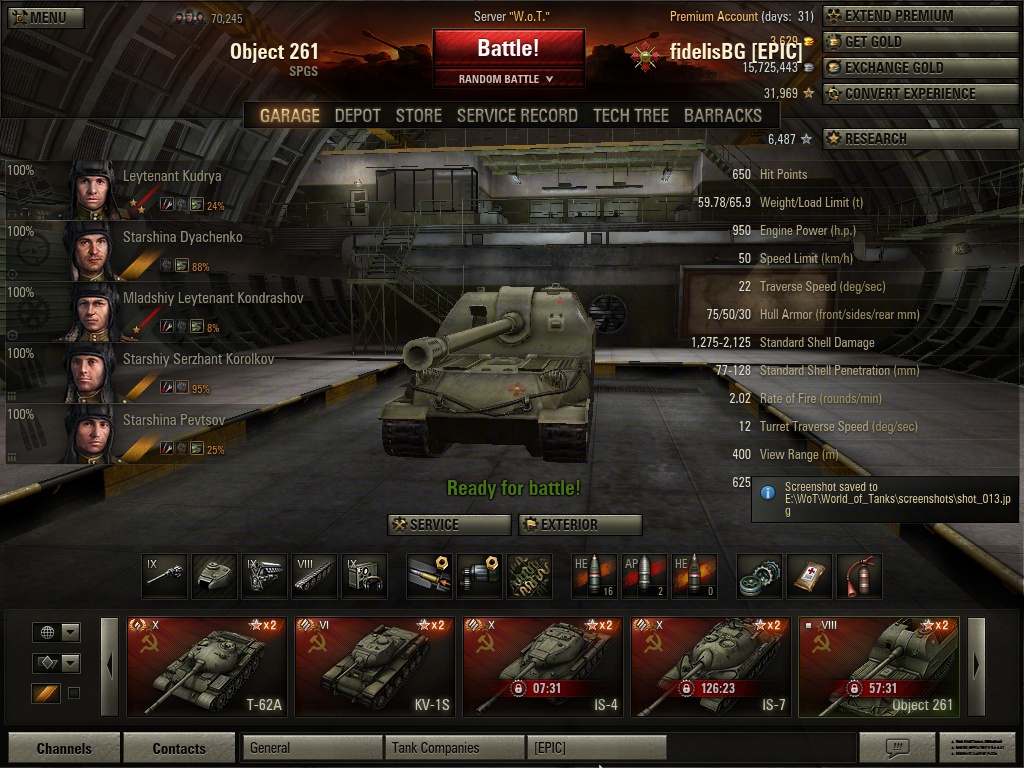Image resolution: width=1024 pixels, height=768 pixels.
Task: Select crew member Leytenant Kudrya
Action: (150, 190)
